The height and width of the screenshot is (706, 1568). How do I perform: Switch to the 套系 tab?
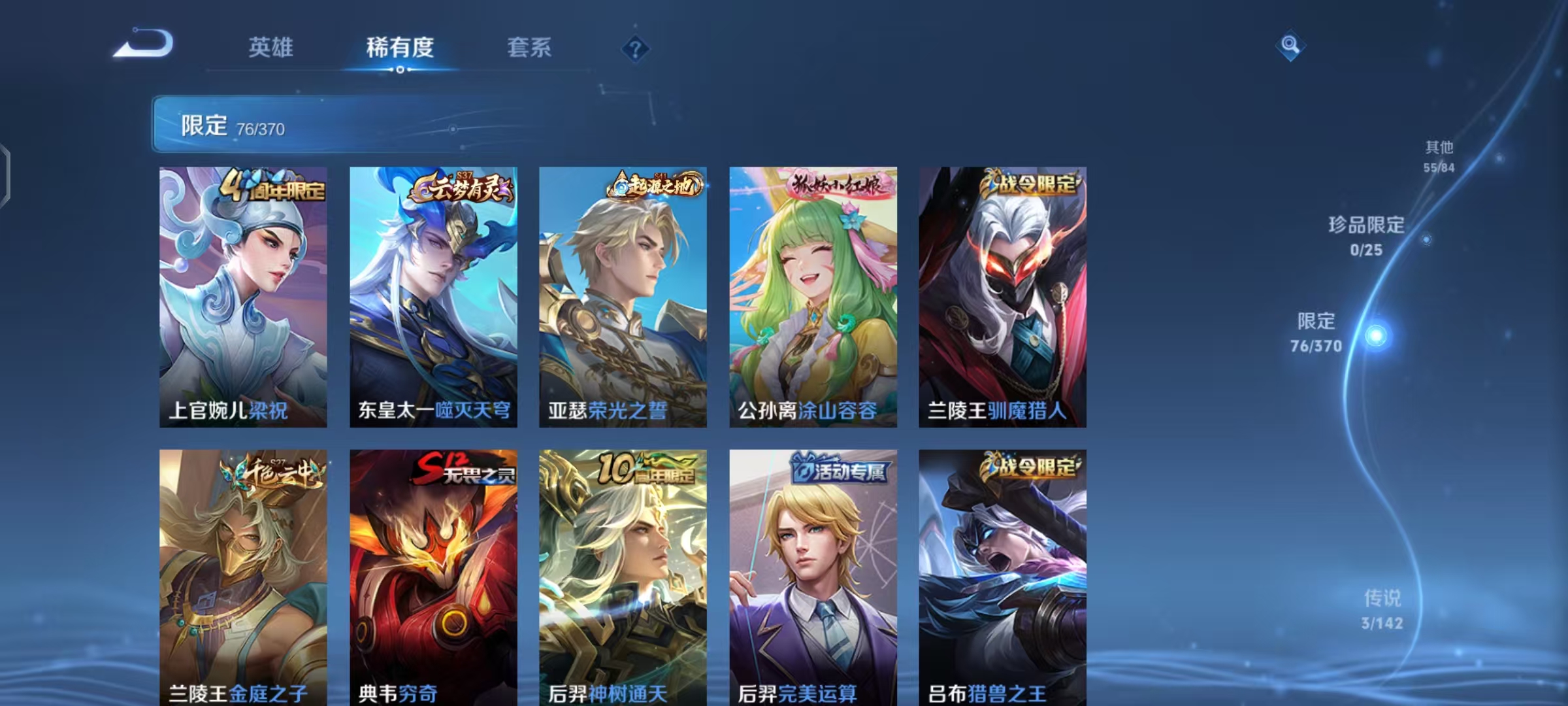click(530, 48)
